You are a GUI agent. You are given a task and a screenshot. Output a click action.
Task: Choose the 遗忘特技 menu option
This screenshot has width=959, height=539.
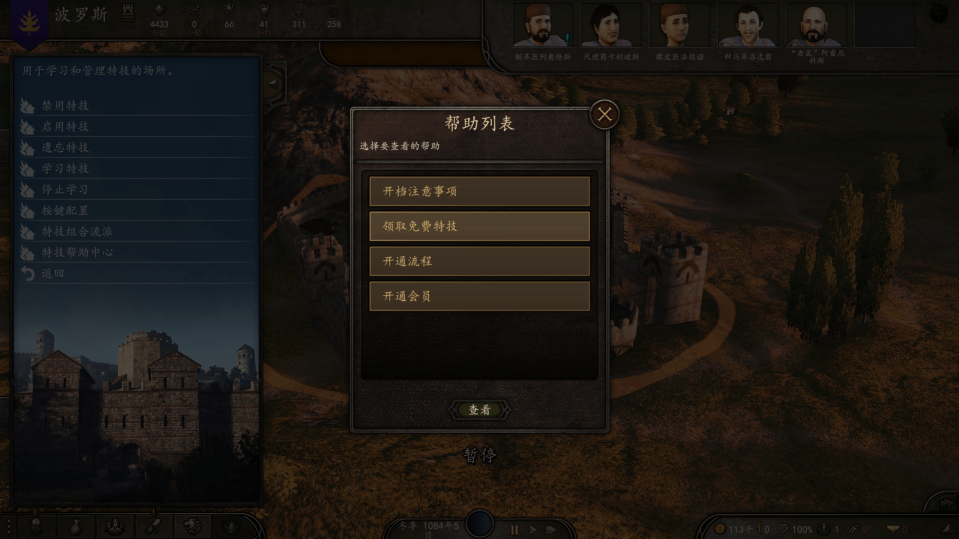pyautogui.click(x=65, y=148)
